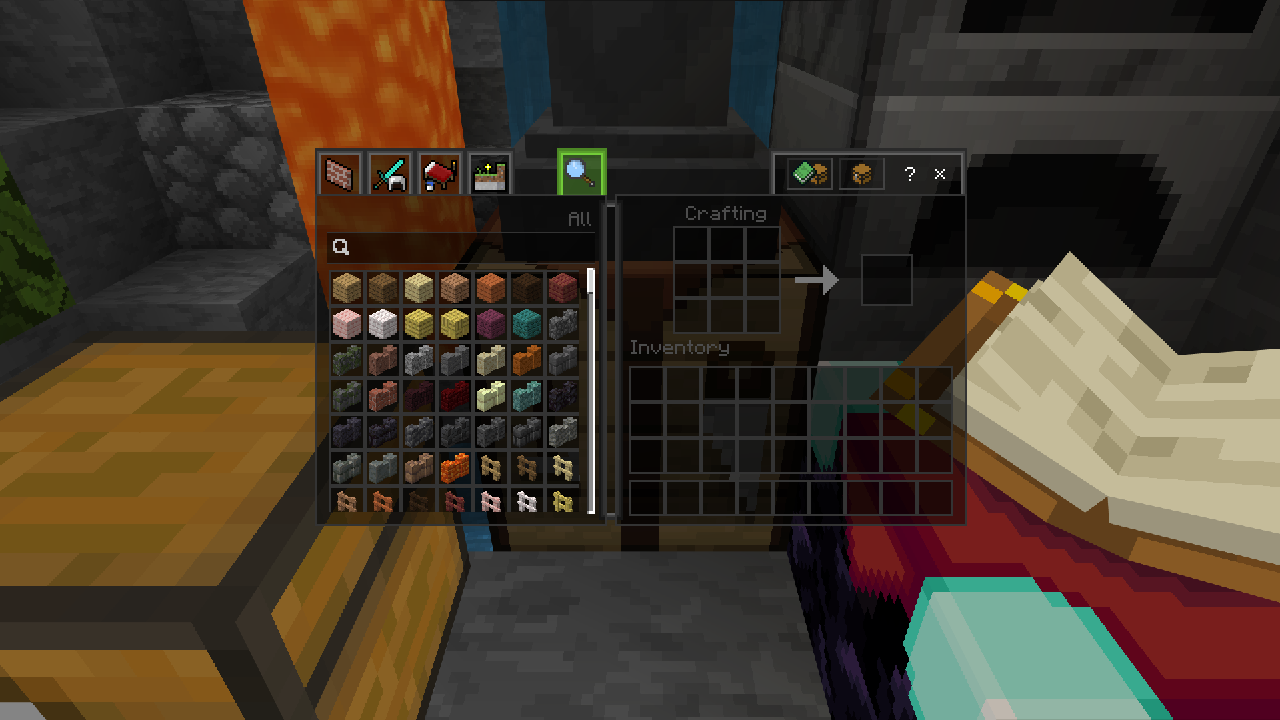Select the magenta crimson planks recipe
1280x720 pixels.
490,324
